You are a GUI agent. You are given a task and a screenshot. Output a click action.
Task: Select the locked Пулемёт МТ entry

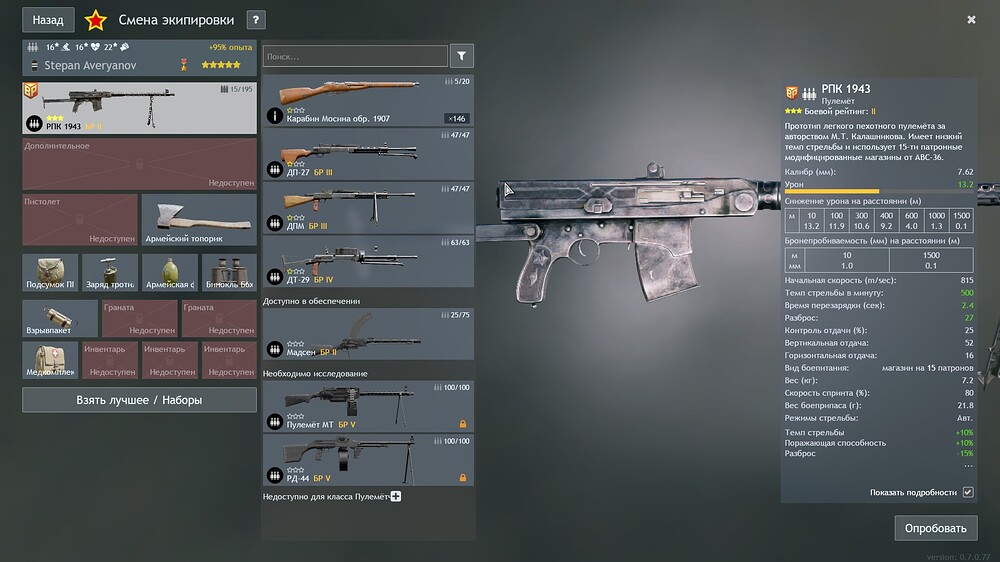[x=367, y=407]
